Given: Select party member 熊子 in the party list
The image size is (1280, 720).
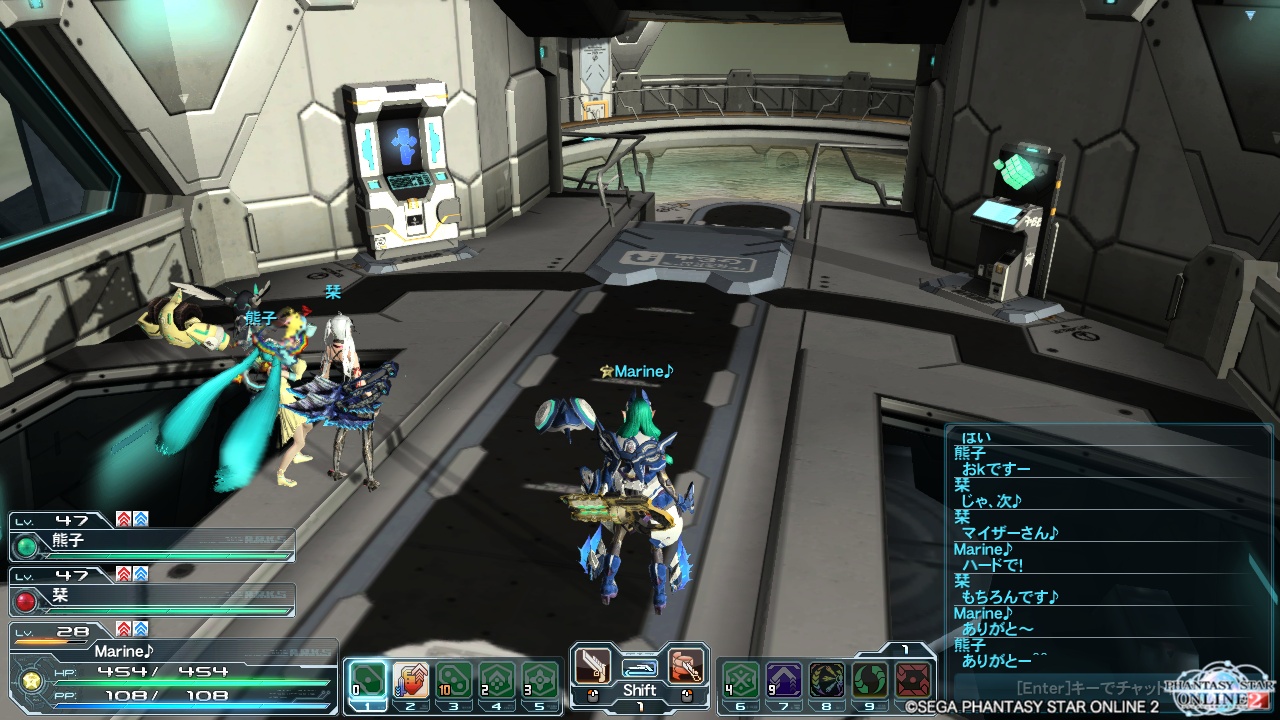Looking at the screenshot, I should tap(152, 546).
